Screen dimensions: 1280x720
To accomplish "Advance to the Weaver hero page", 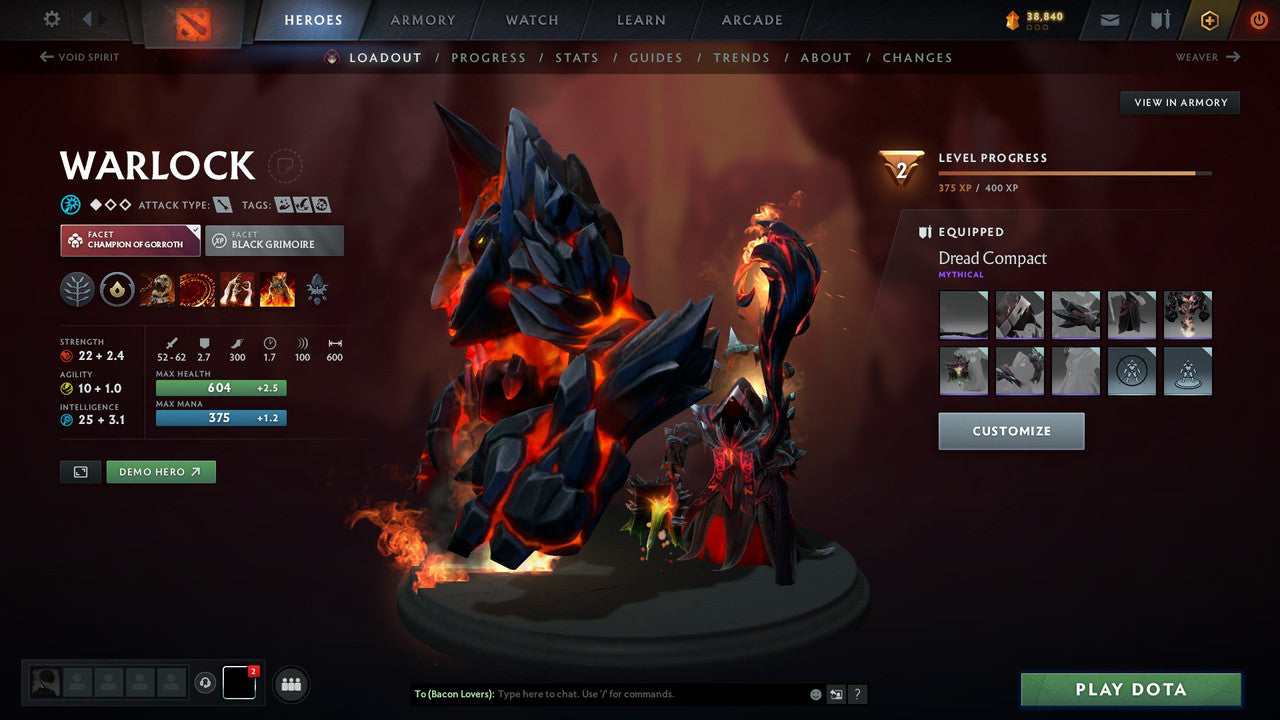I will pyautogui.click(x=1208, y=57).
